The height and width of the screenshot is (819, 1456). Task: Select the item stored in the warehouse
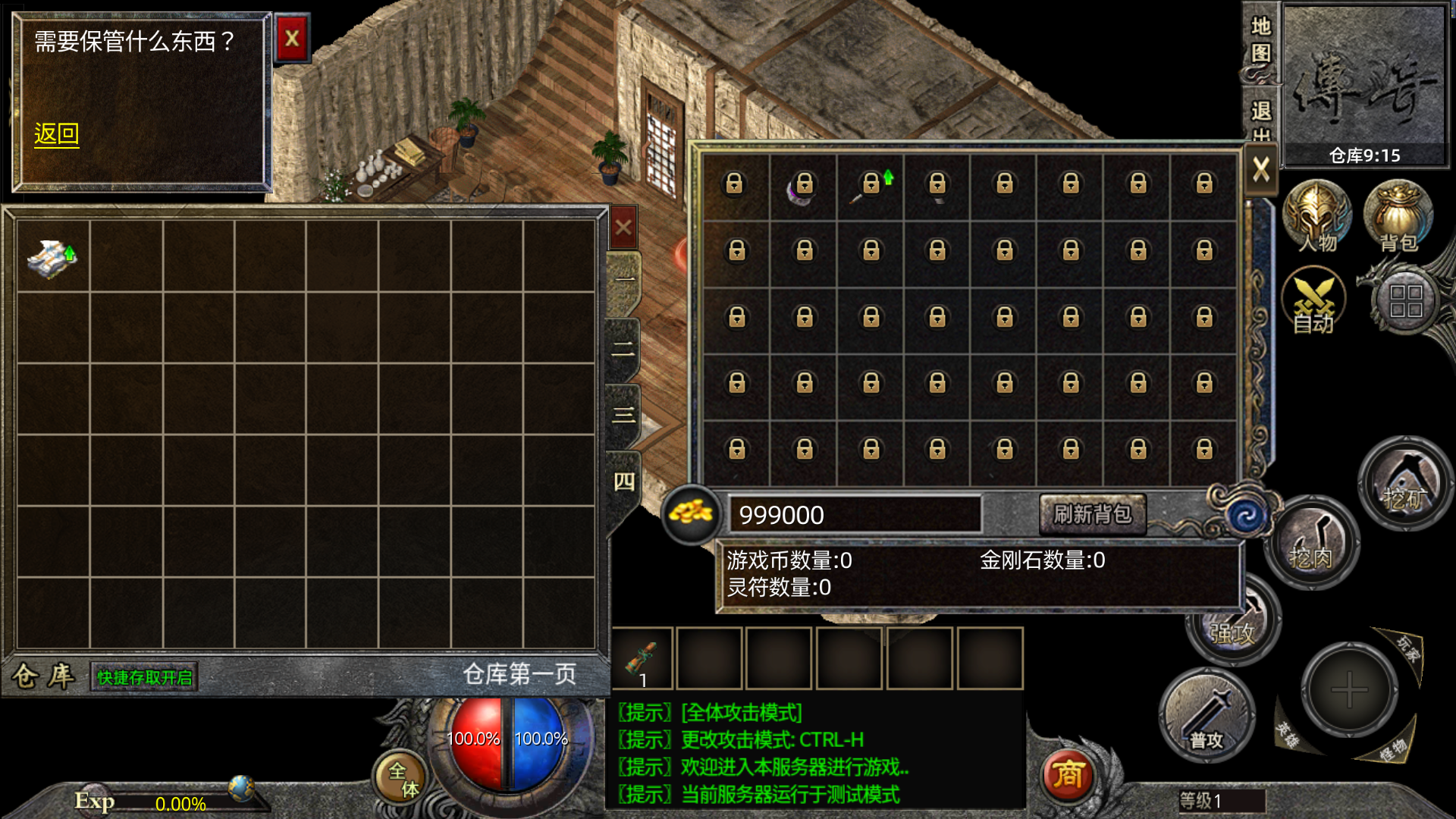point(52,257)
